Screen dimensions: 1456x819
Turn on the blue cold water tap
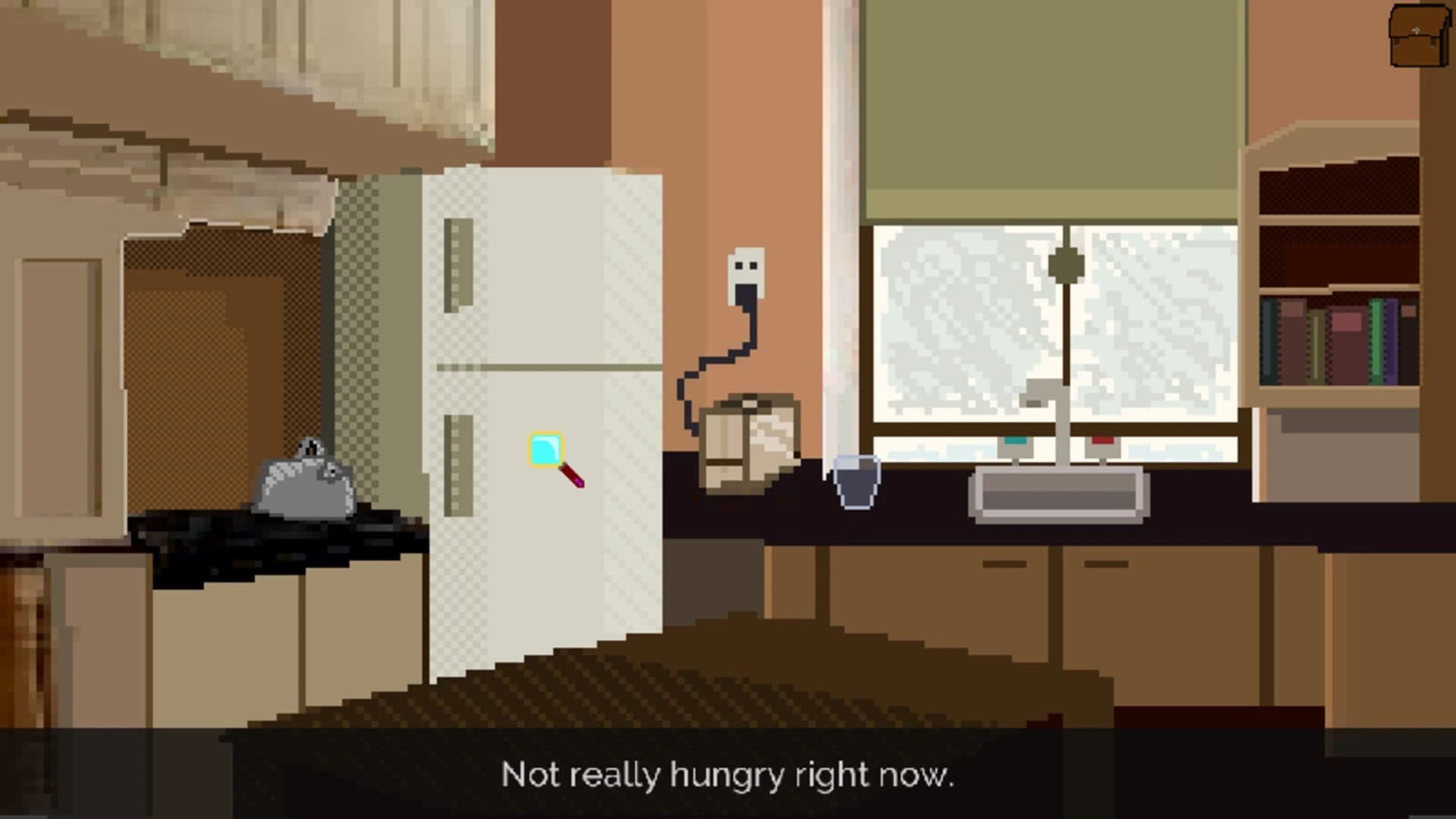tap(1016, 440)
